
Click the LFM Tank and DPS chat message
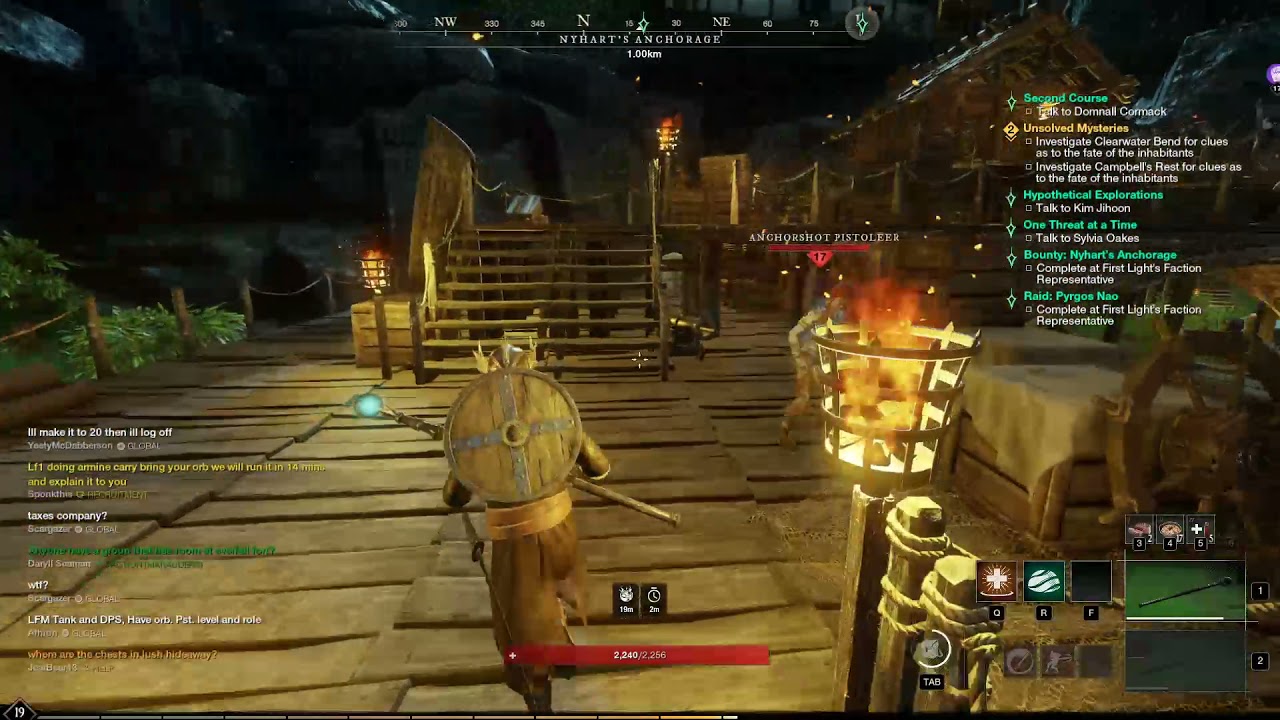144,620
